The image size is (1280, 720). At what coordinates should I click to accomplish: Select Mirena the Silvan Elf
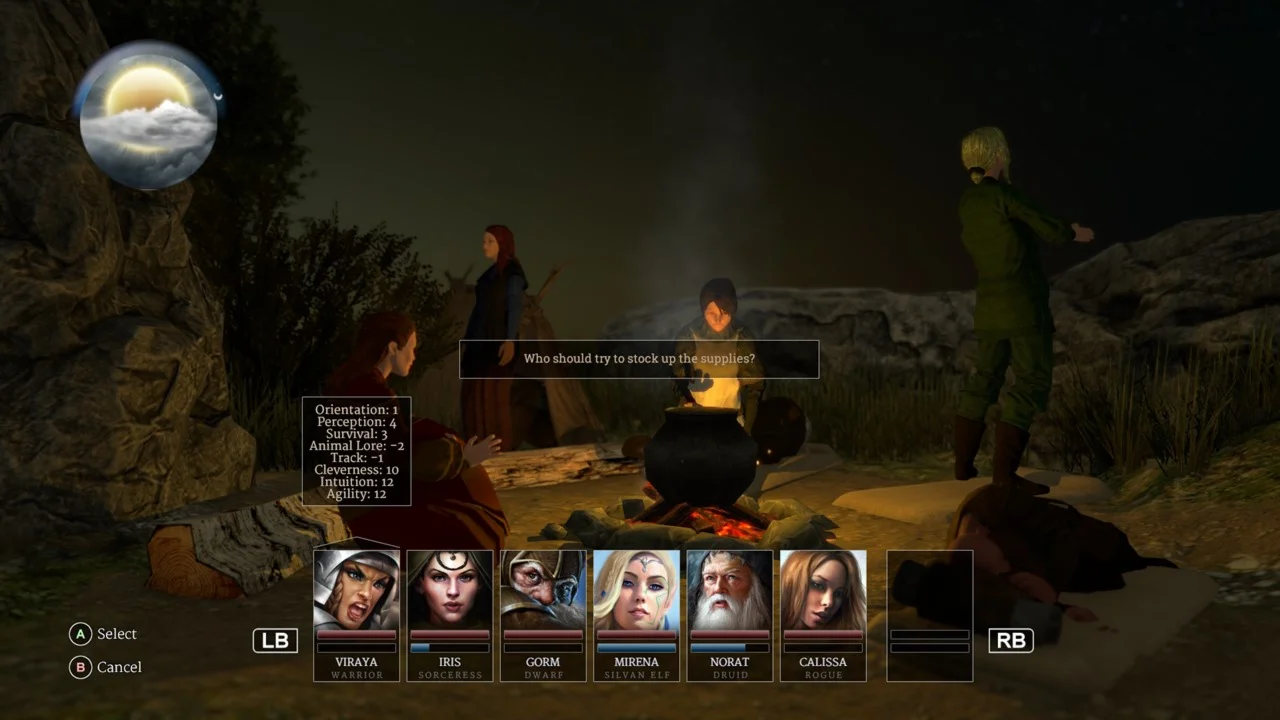(636, 590)
